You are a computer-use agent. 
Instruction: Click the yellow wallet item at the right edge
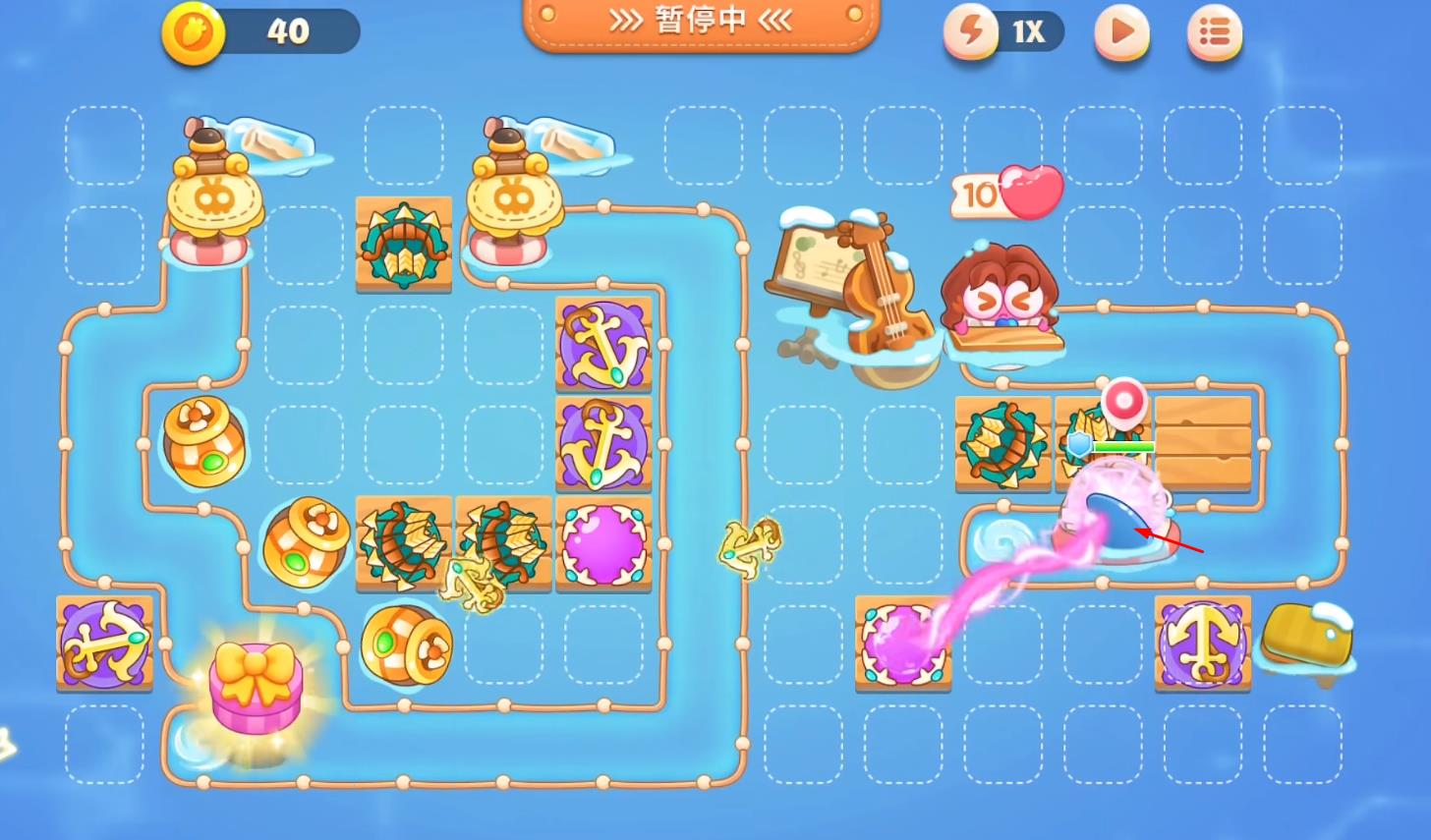tap(1307, 641)
